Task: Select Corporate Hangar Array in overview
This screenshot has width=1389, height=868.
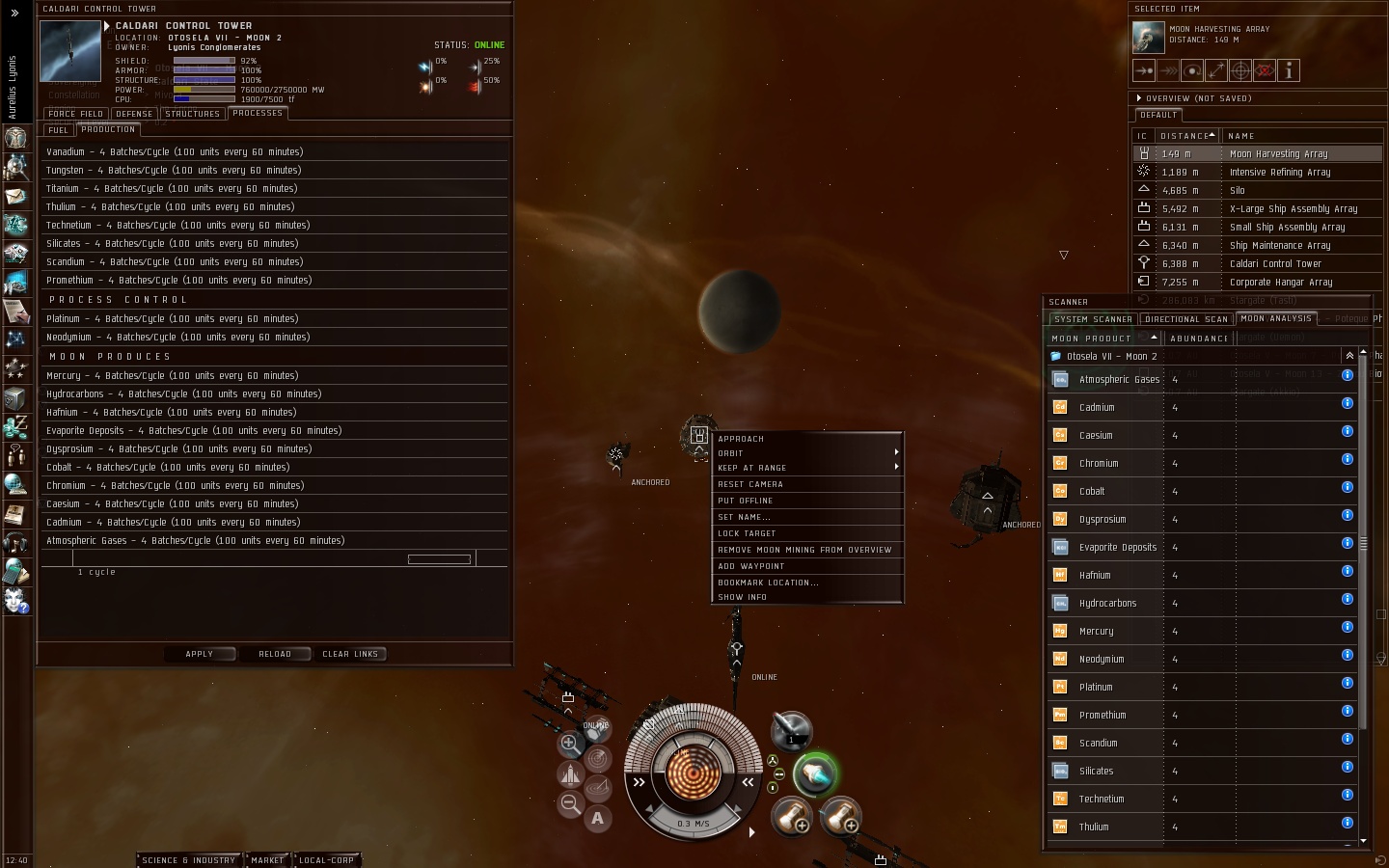Action: 1281,283
